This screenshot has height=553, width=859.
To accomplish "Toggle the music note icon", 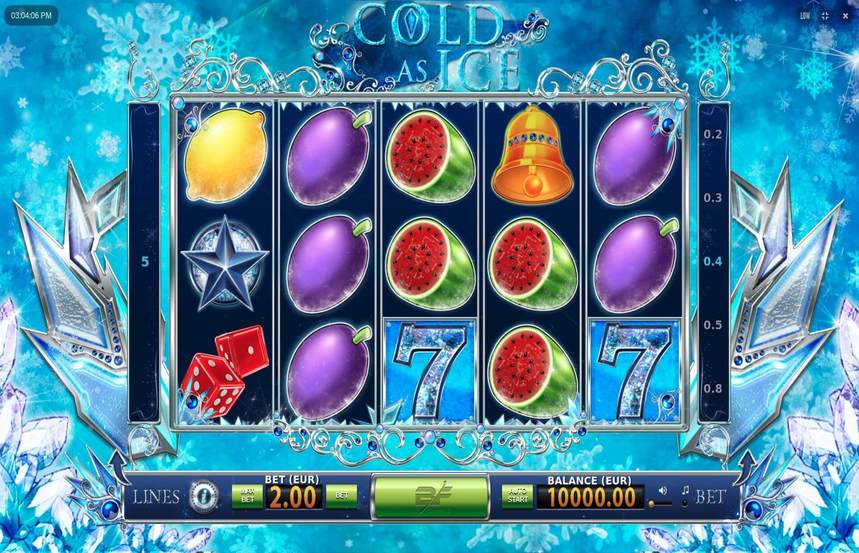I will pyautogui.click(x=686, y=491).
